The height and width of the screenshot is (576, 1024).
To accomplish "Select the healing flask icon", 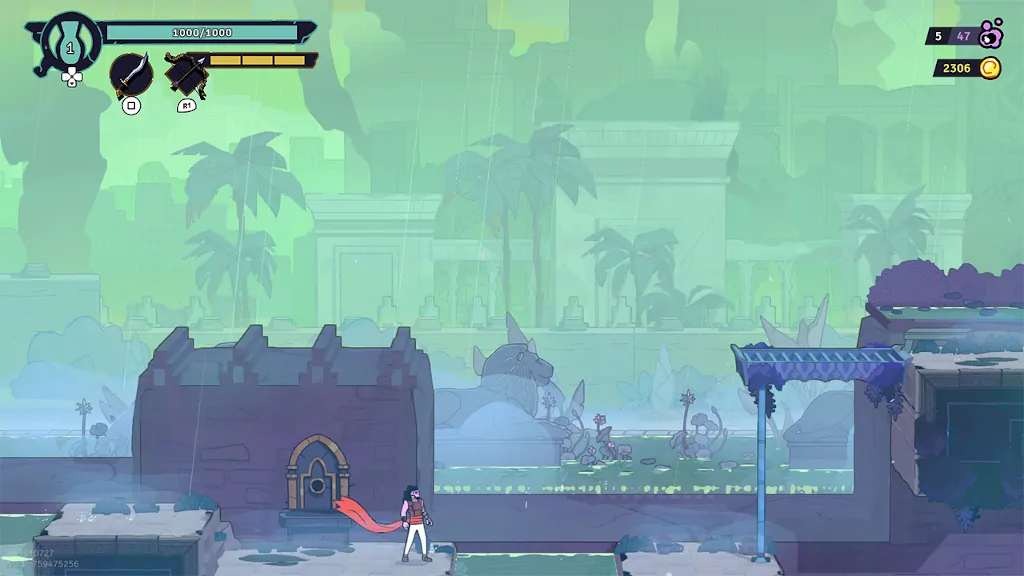I will pyautogui.click(x=71, y=44).
